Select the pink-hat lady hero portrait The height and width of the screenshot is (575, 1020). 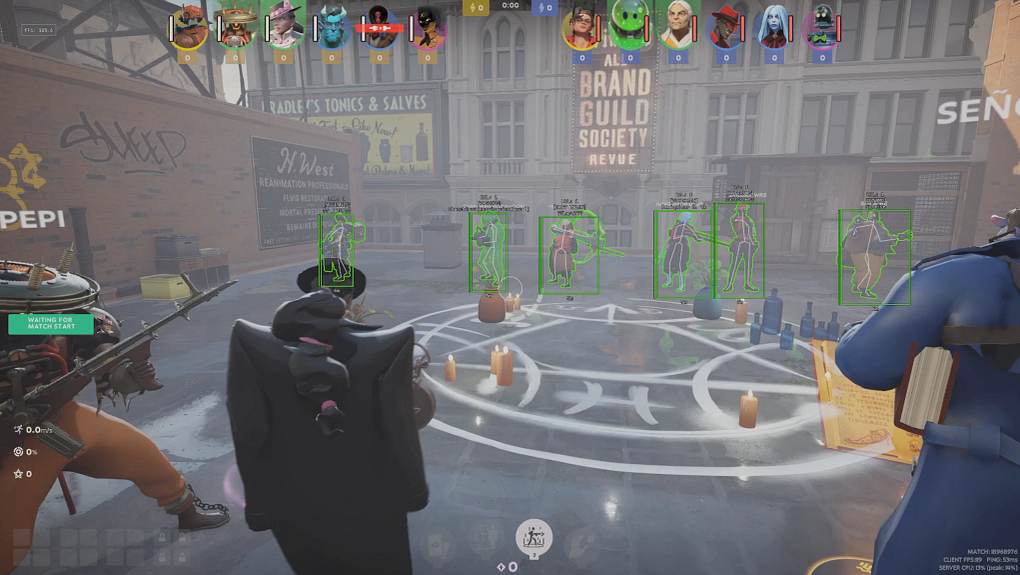click(284, 28)
